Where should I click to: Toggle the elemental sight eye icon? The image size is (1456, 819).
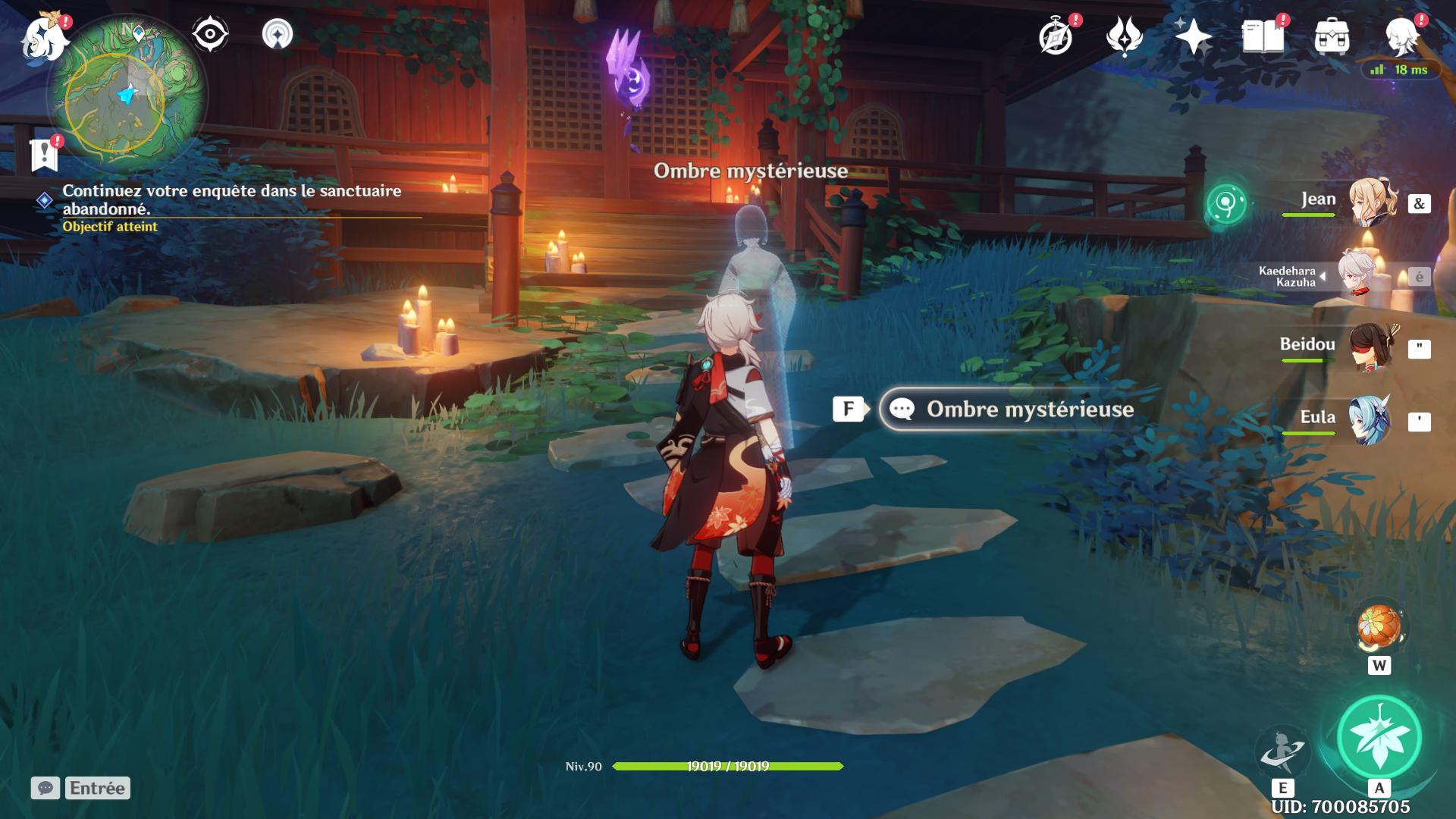tap(210, 34)
